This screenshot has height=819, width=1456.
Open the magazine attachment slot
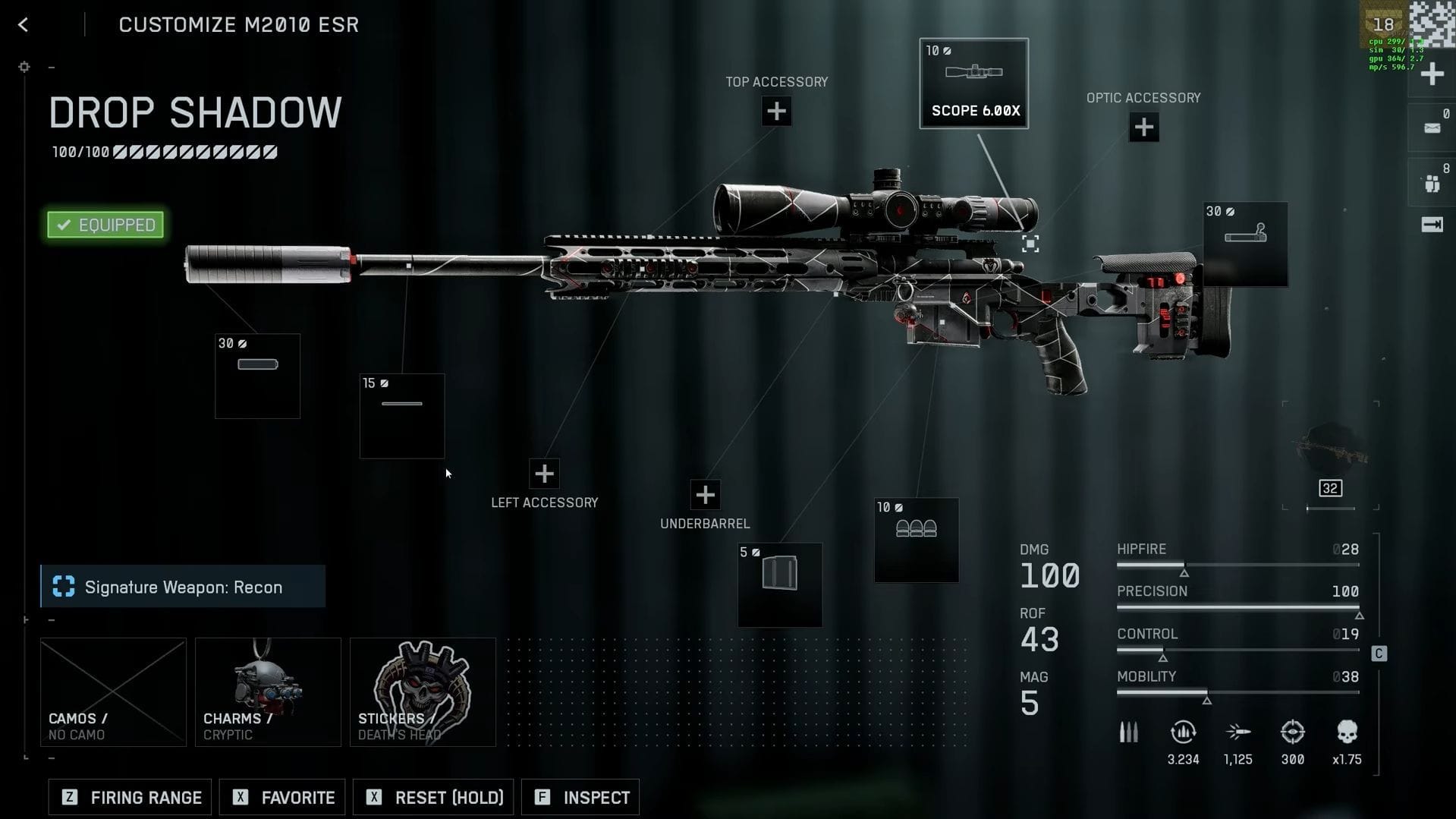779,584
